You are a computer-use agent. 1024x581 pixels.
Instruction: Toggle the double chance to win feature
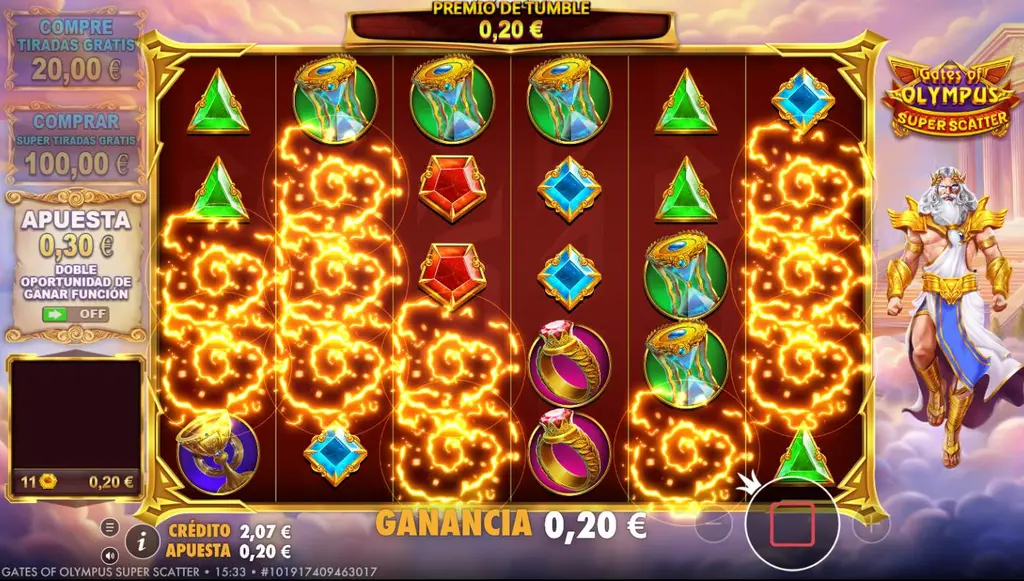[75, 313]
